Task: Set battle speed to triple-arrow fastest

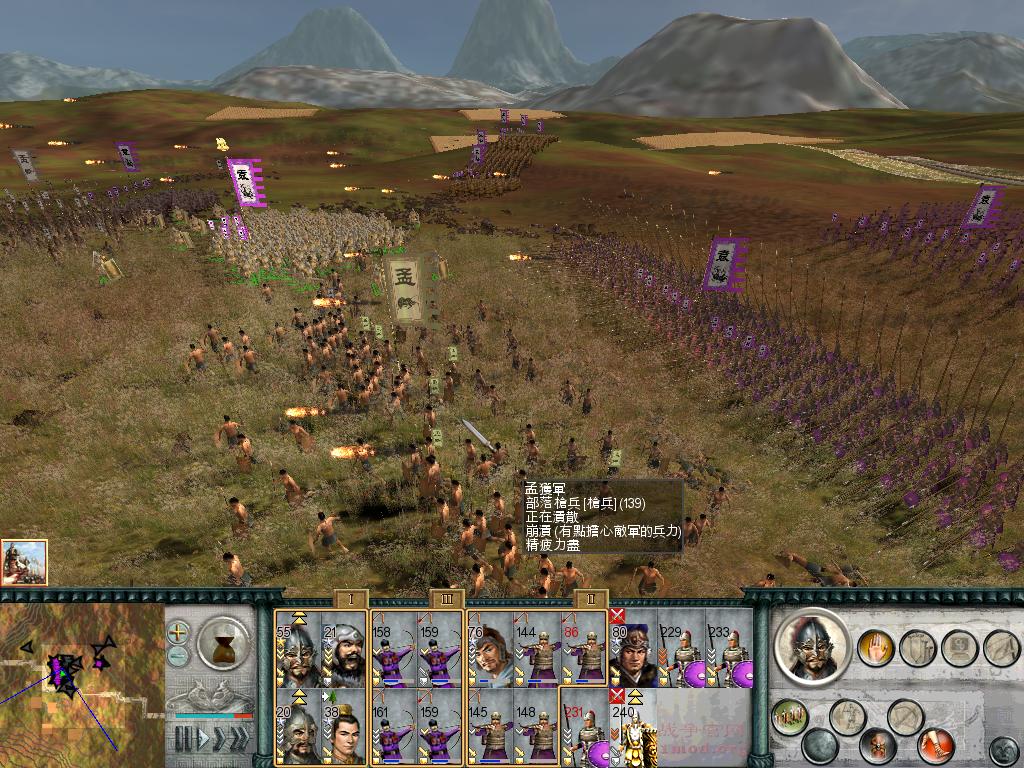Action: tap(238, 739)
